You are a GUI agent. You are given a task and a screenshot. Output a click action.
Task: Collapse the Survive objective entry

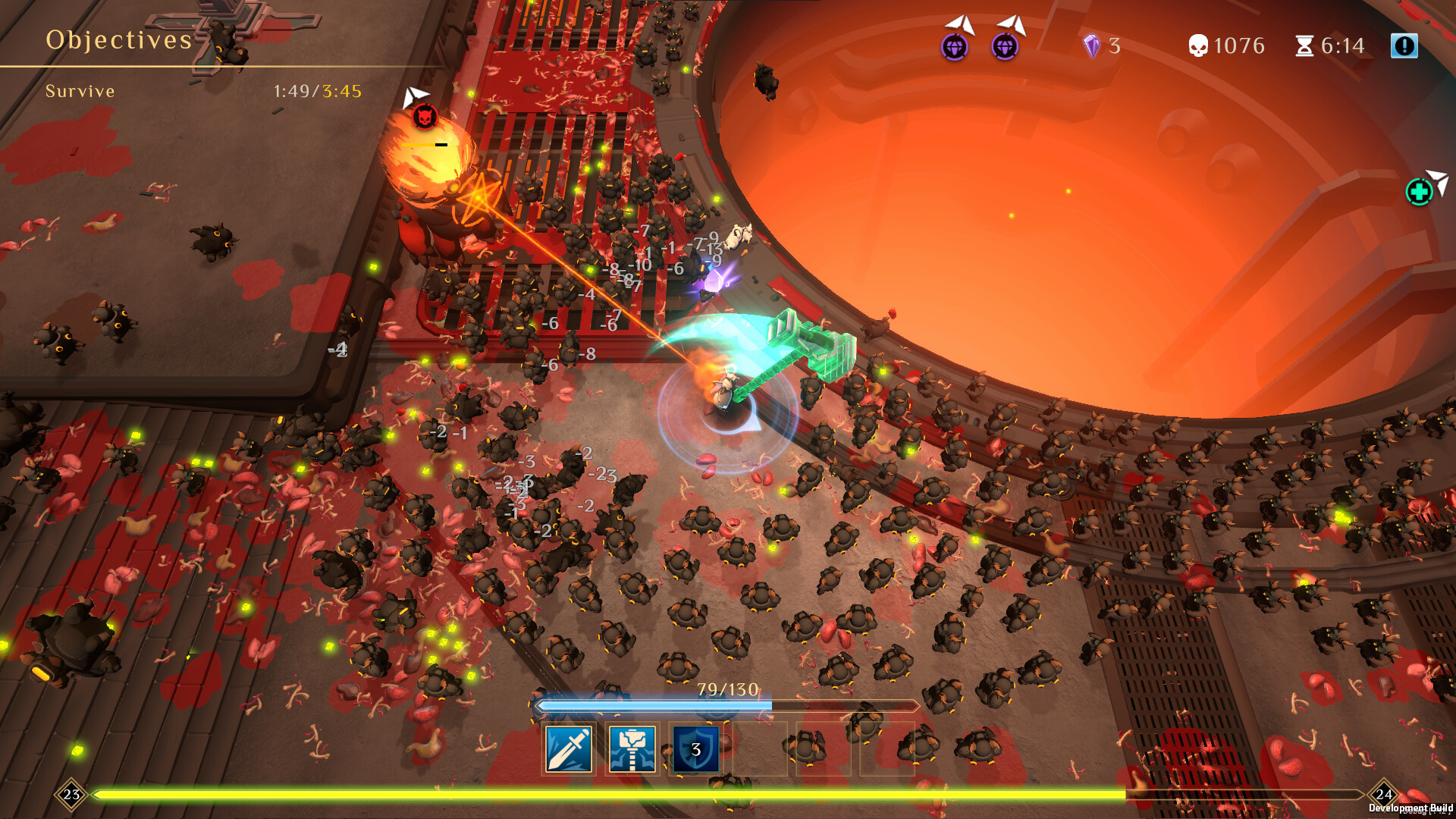[80, 91]
